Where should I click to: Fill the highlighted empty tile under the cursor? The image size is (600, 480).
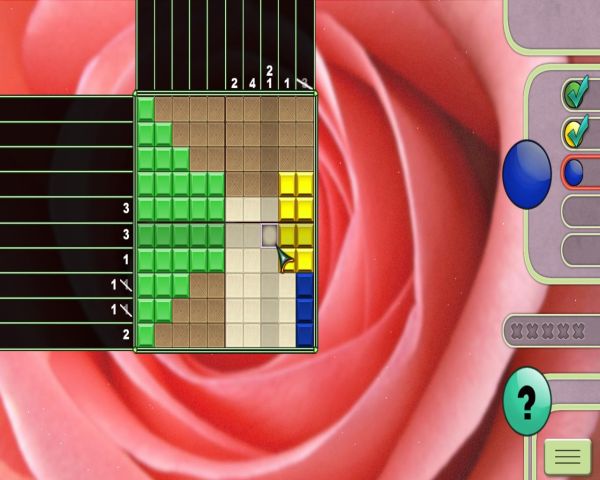tap(270, 235)
